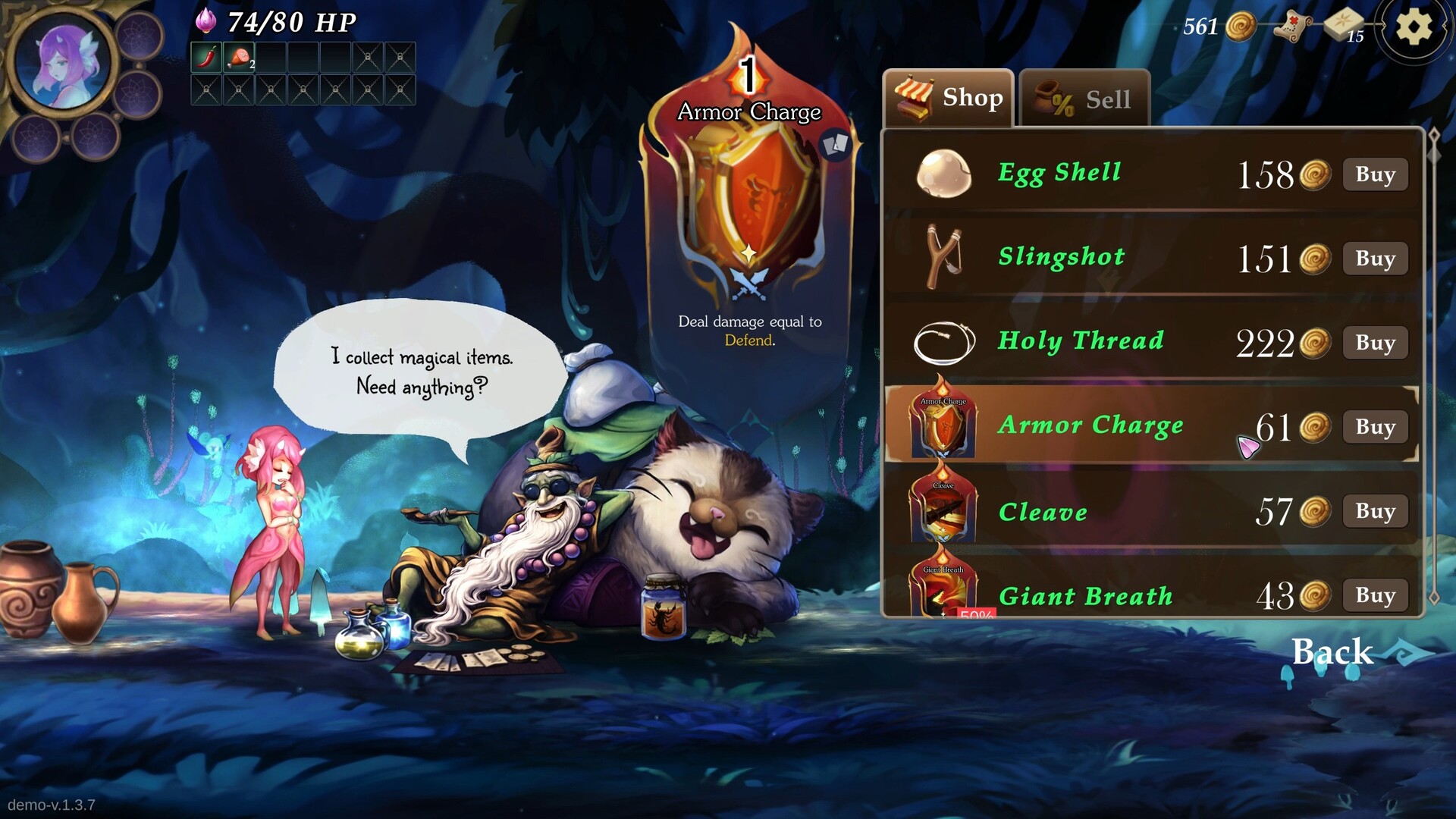Select the Shop tab
The image size is (1456, 819).
[949, 99]
